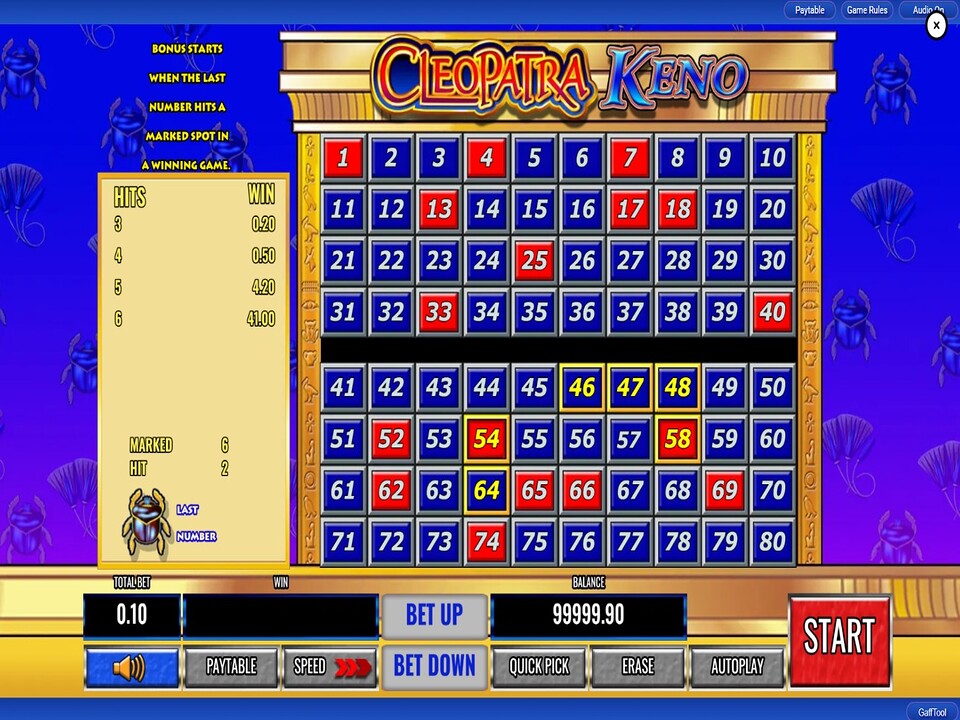Mark number 36 tile
The height and width of the screenshot is (720, 960).
[x=582, y=313]
